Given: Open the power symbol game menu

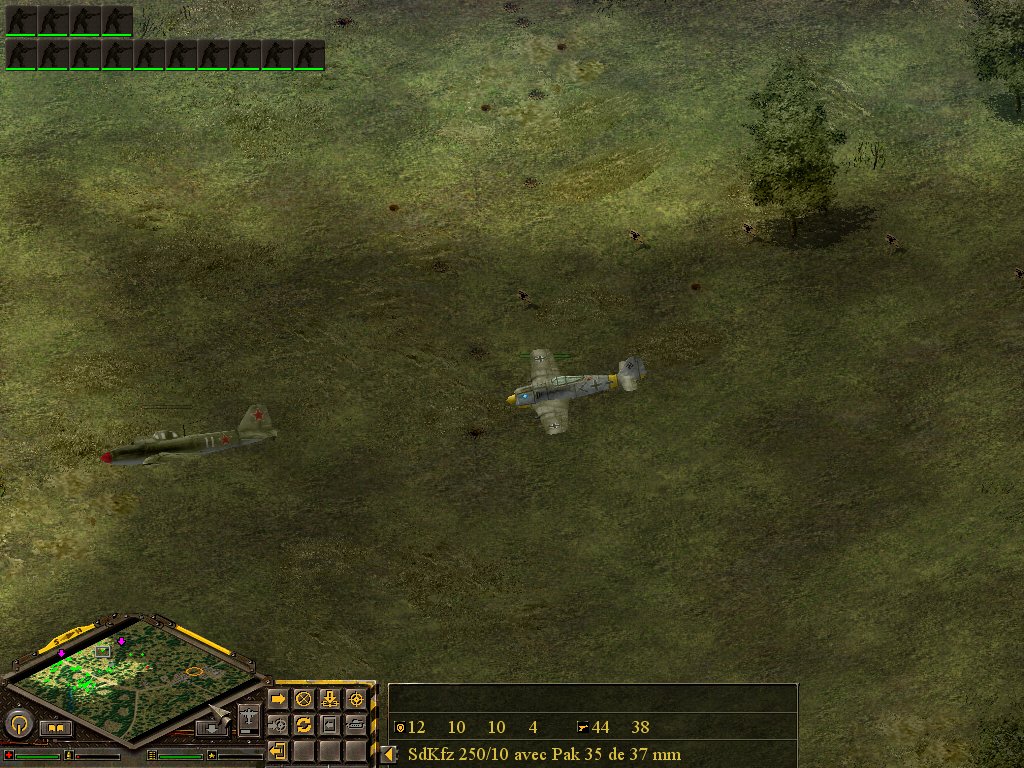Looking at the screenshot, I should click(x=19, y=723).
